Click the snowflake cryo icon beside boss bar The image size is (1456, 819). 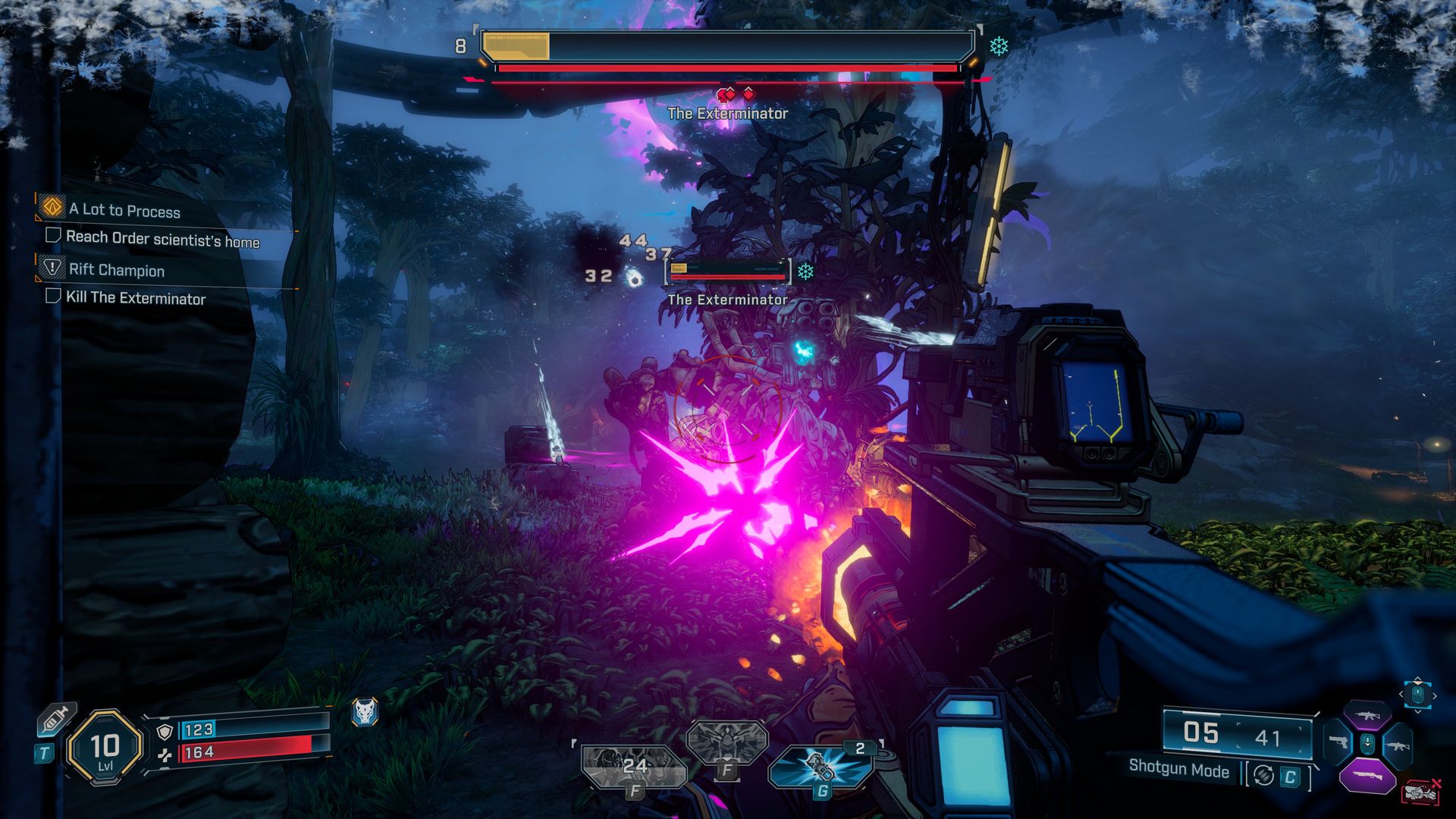point(999,47)
